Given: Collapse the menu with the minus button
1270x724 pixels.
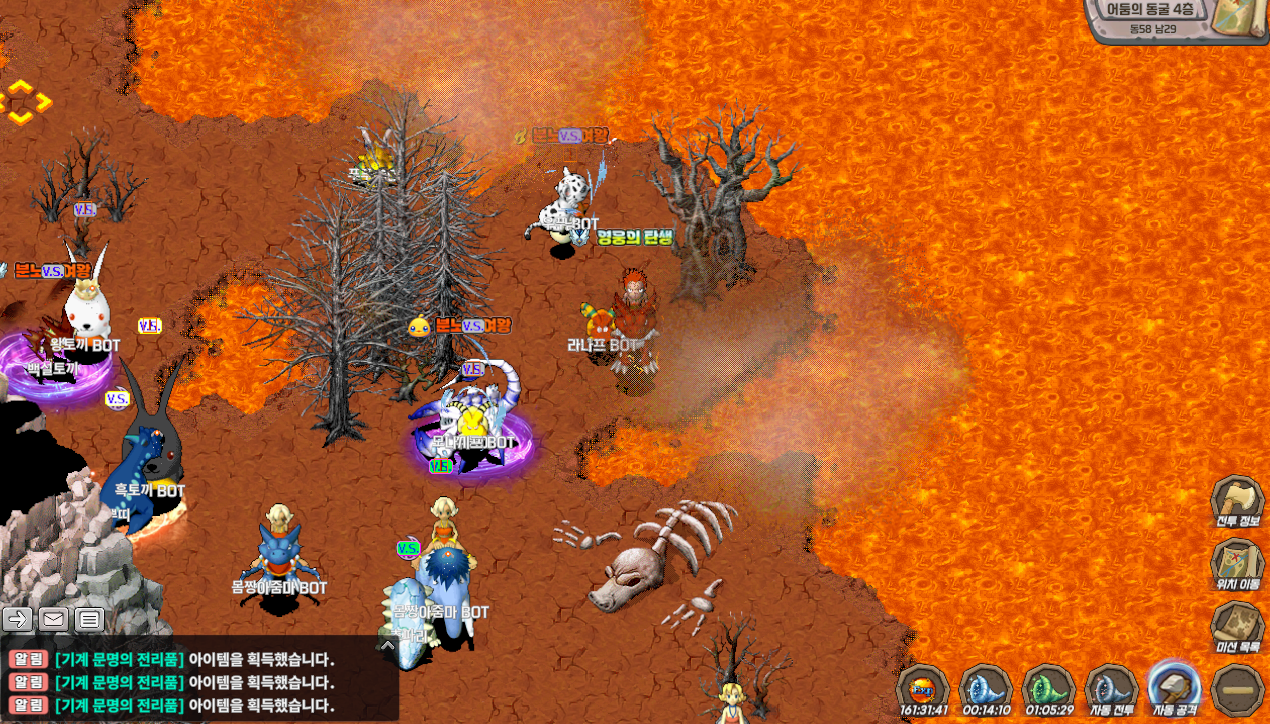Looking at the screenshot, I should click(1238, 689).
